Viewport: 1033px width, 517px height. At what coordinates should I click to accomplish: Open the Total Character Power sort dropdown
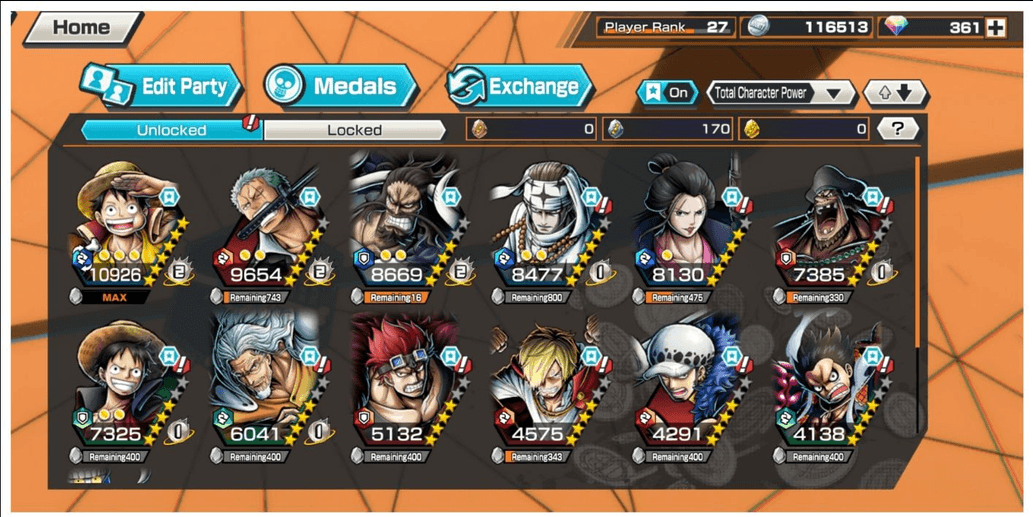coord(781,93)
